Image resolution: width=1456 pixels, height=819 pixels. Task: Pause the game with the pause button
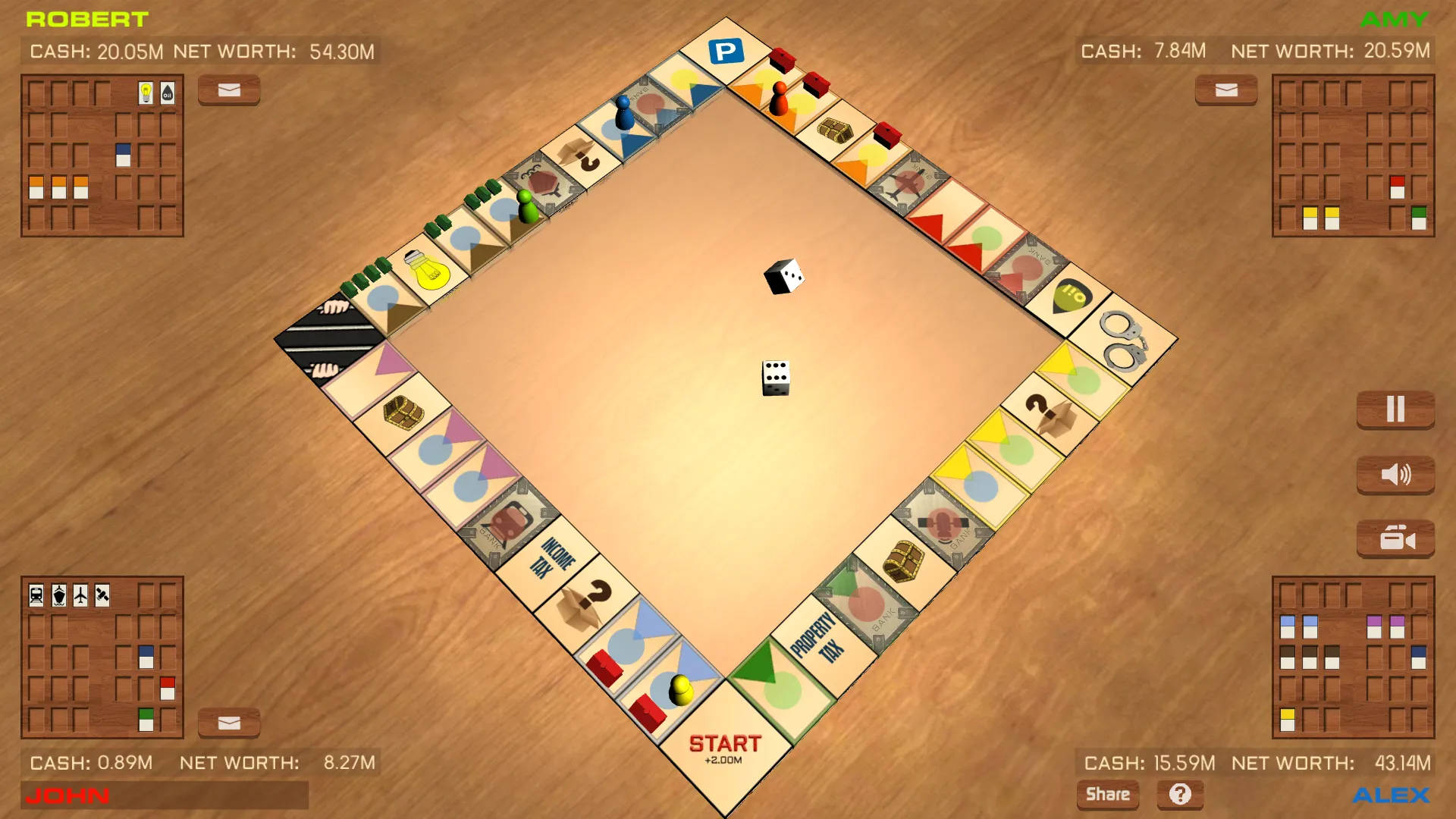[1396, 409]
